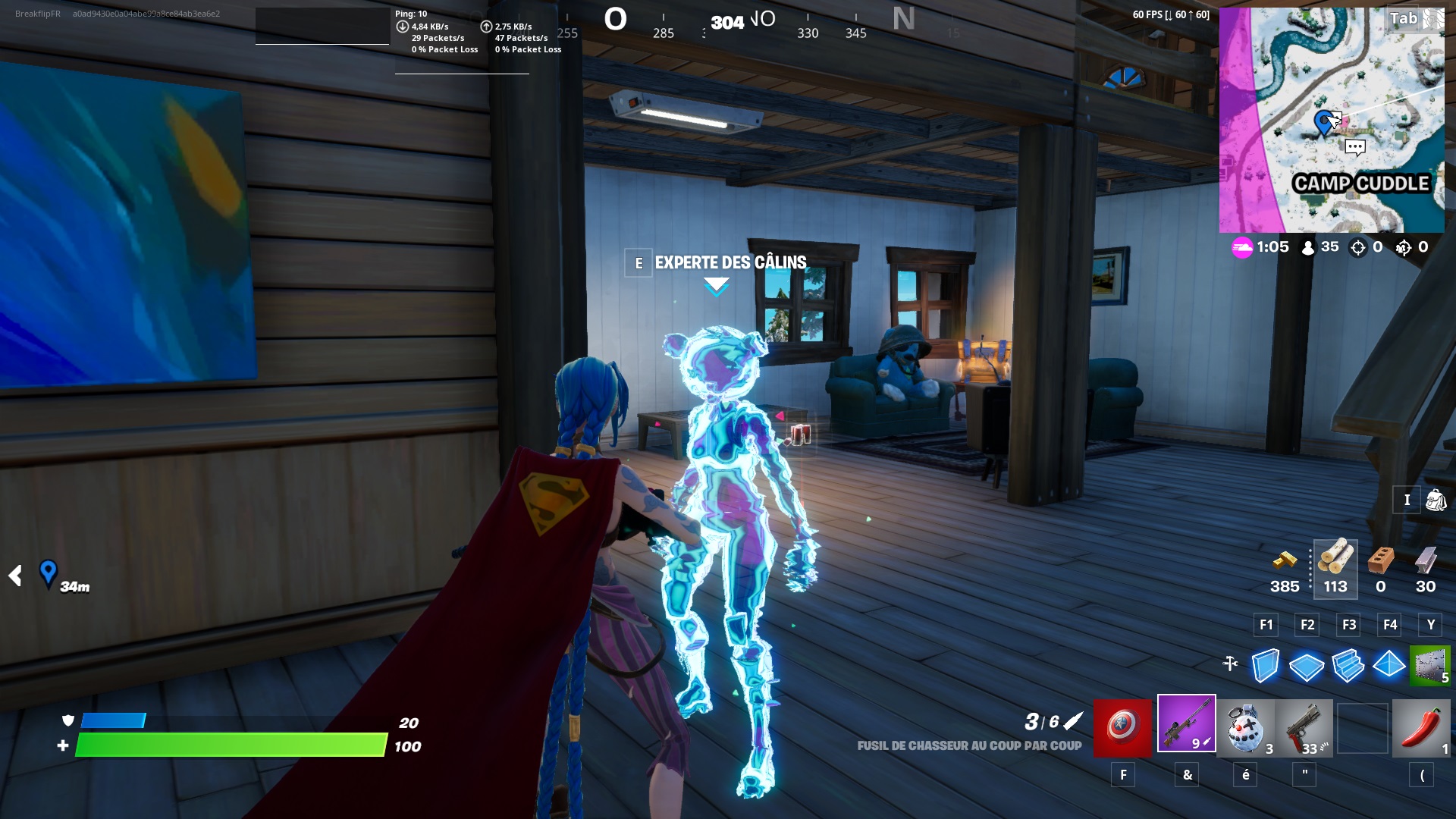The image size is (1456, 819).
Task: Select the roof build piece
Action: tap(1391, 666)
